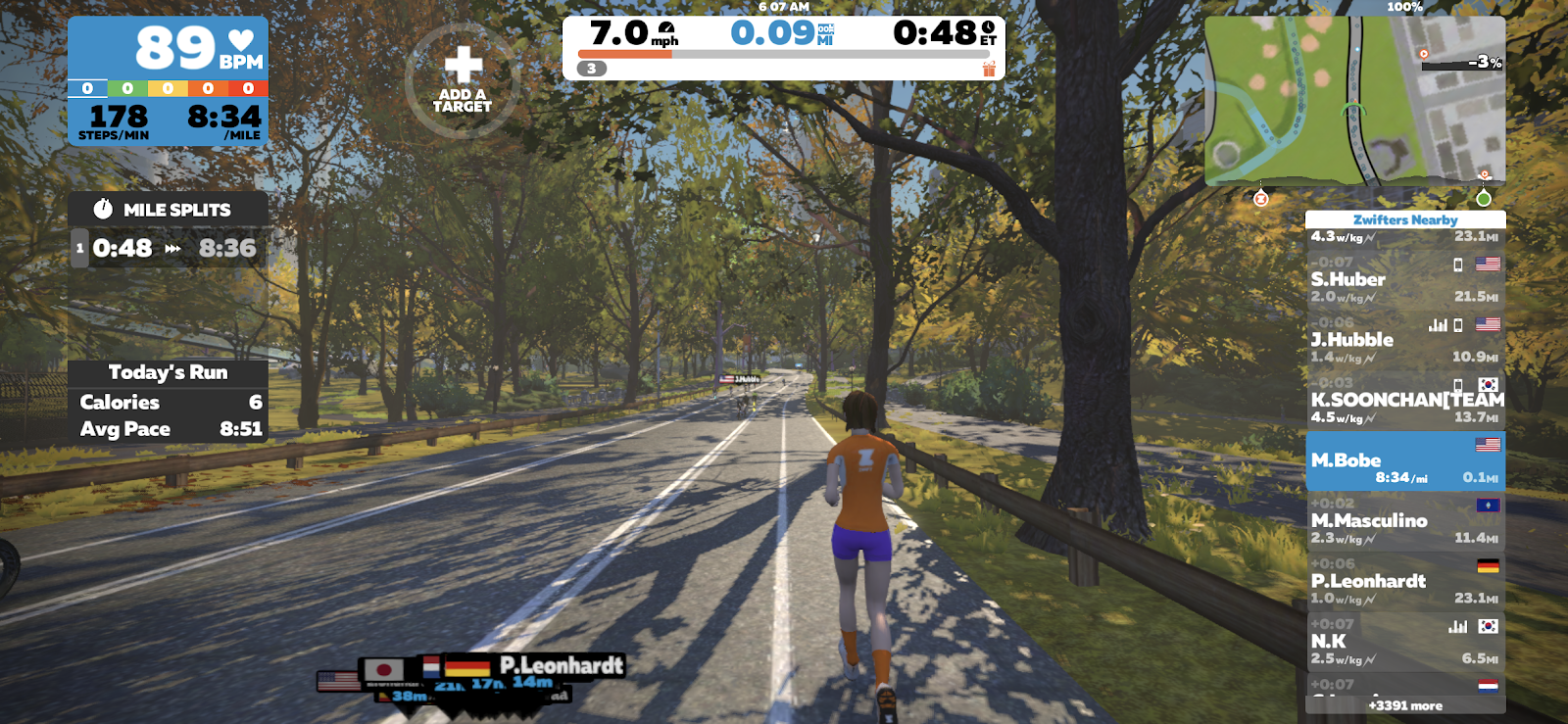Open the route minimap

[1354, 100]
